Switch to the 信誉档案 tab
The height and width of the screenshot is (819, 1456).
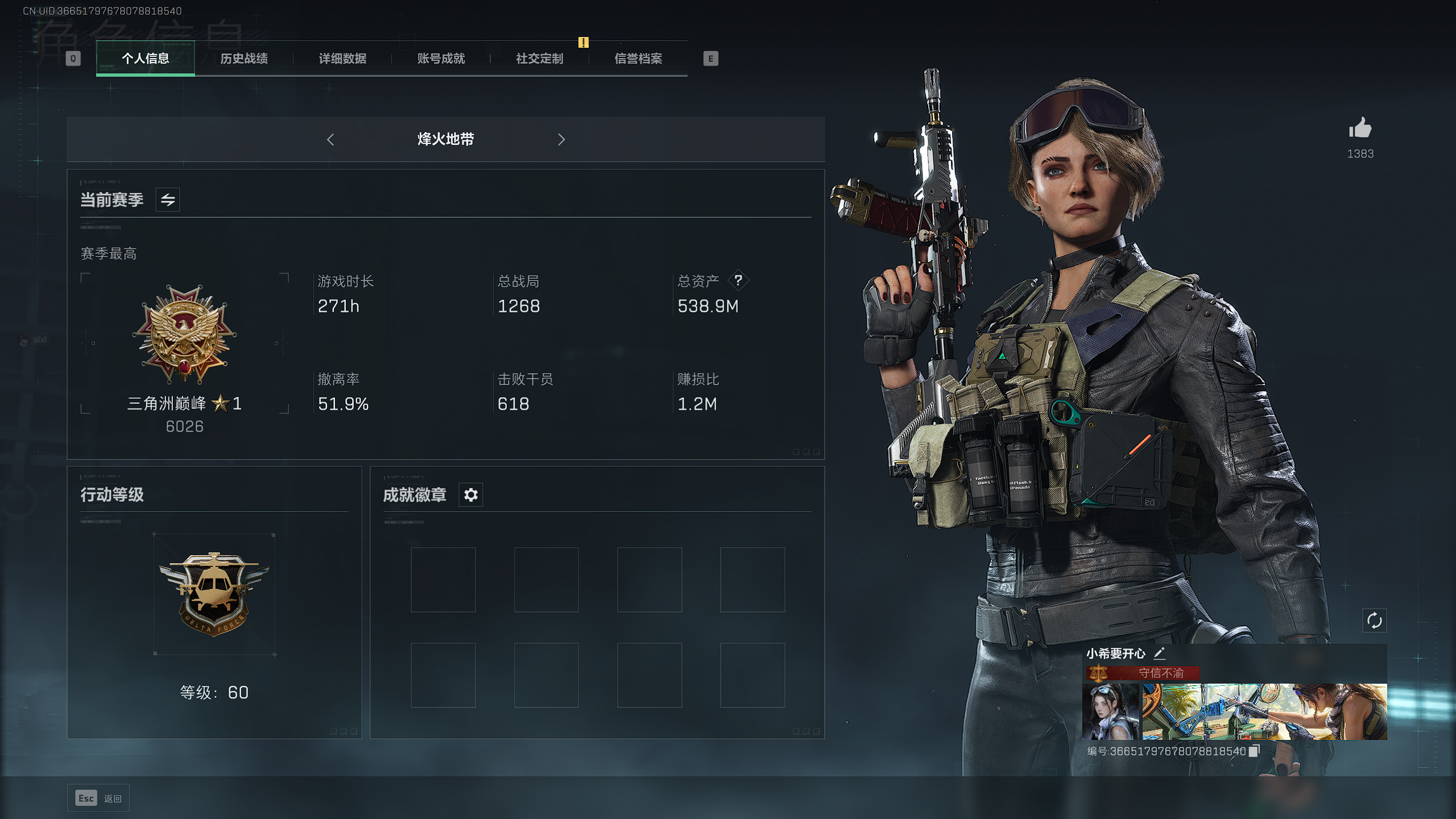[638, 59]
